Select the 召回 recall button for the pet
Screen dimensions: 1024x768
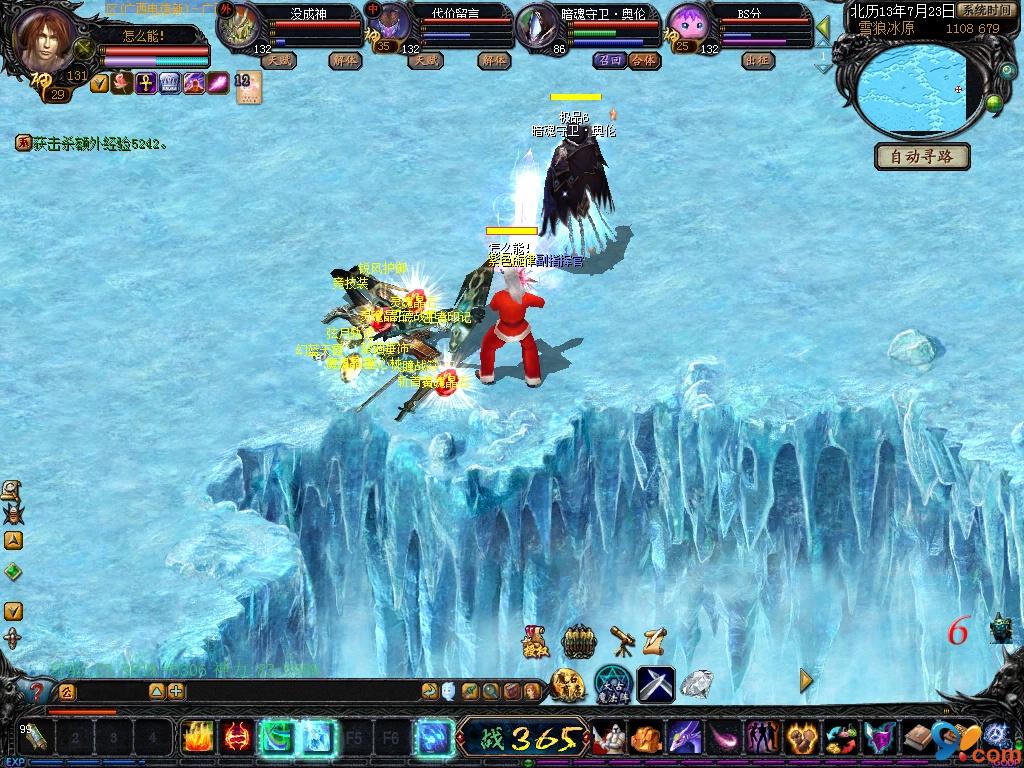(x=609, y=60)
